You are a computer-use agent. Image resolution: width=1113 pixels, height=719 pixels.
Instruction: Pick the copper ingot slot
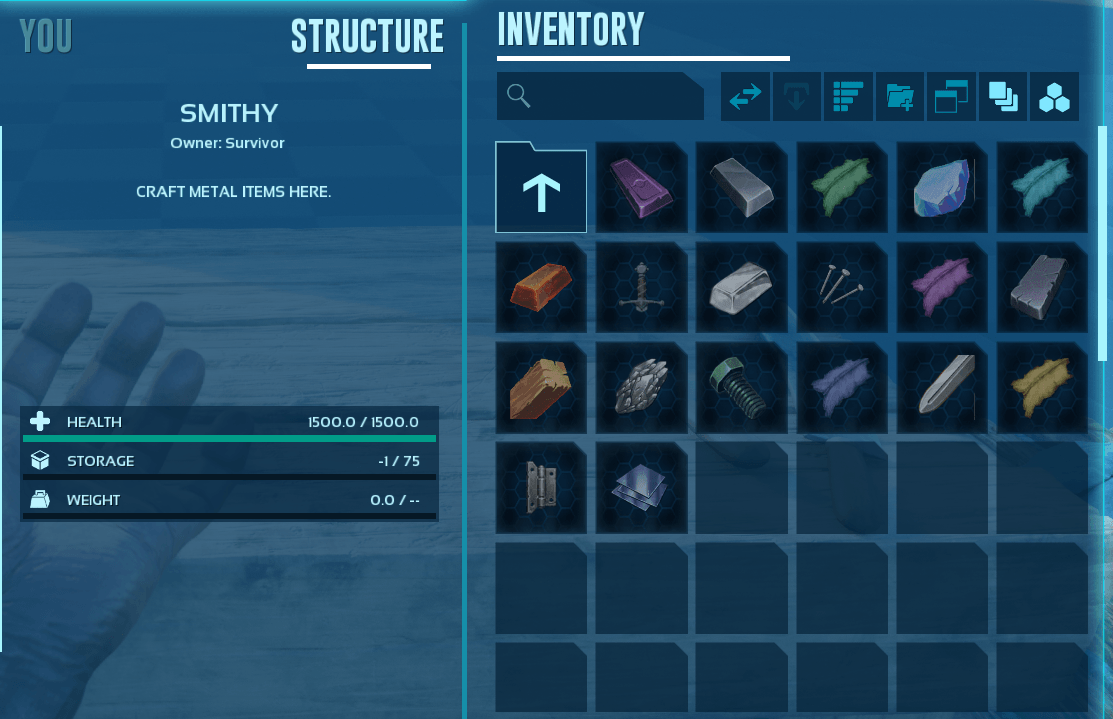coord(541,288)
